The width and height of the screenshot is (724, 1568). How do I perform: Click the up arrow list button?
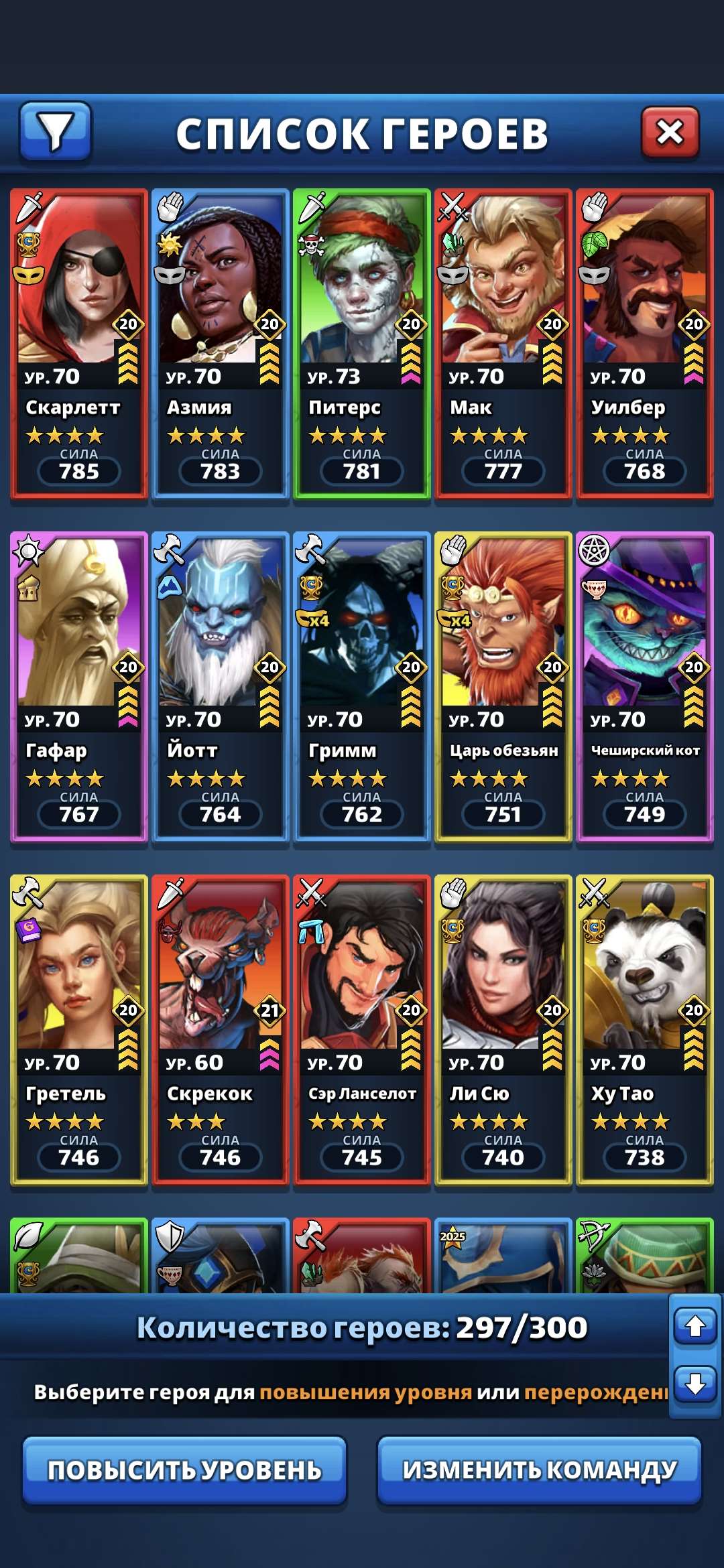point(695,1325)
